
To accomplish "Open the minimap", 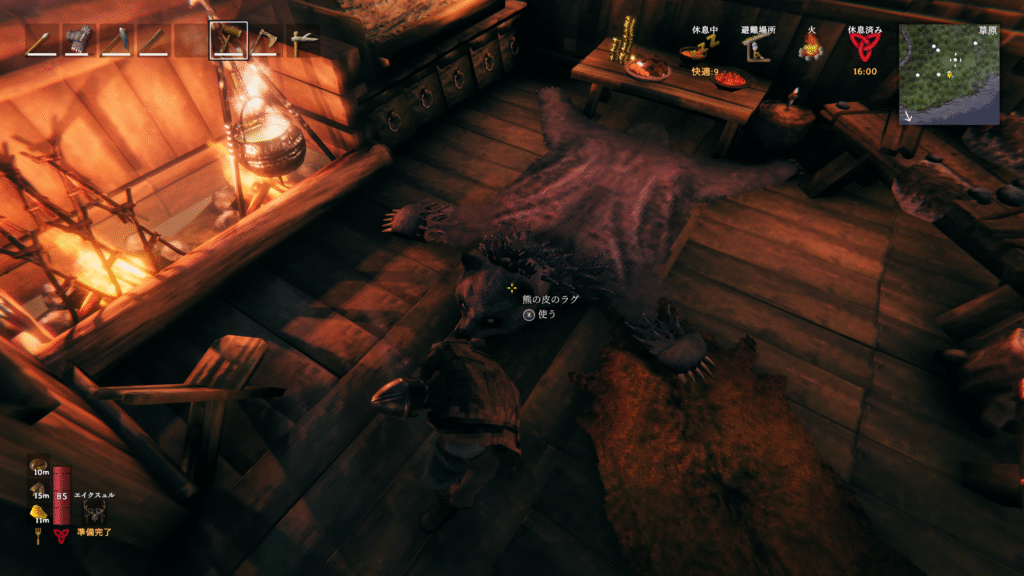I will point(948,74).
